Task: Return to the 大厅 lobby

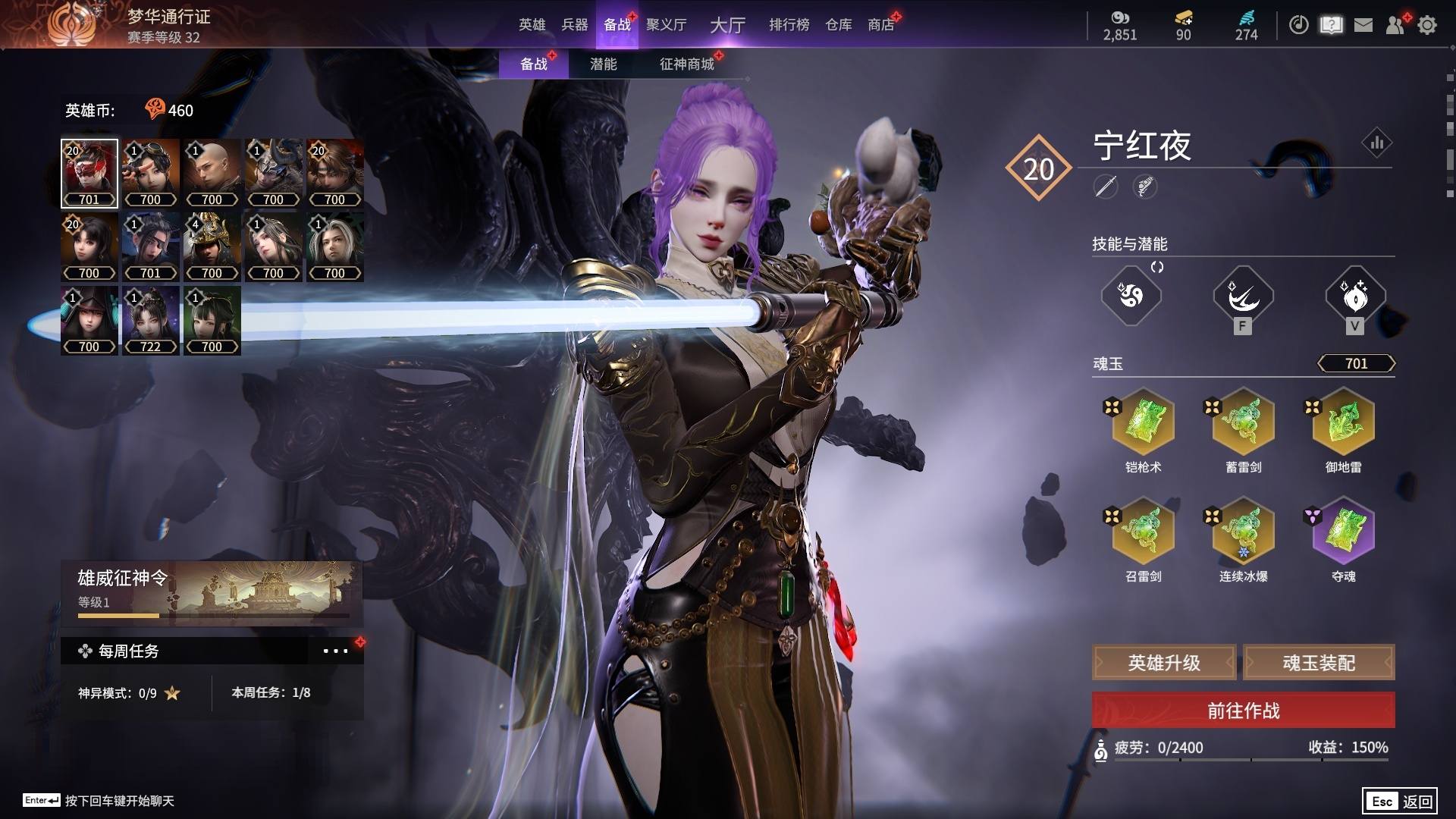Action: (x=727, y=25)
